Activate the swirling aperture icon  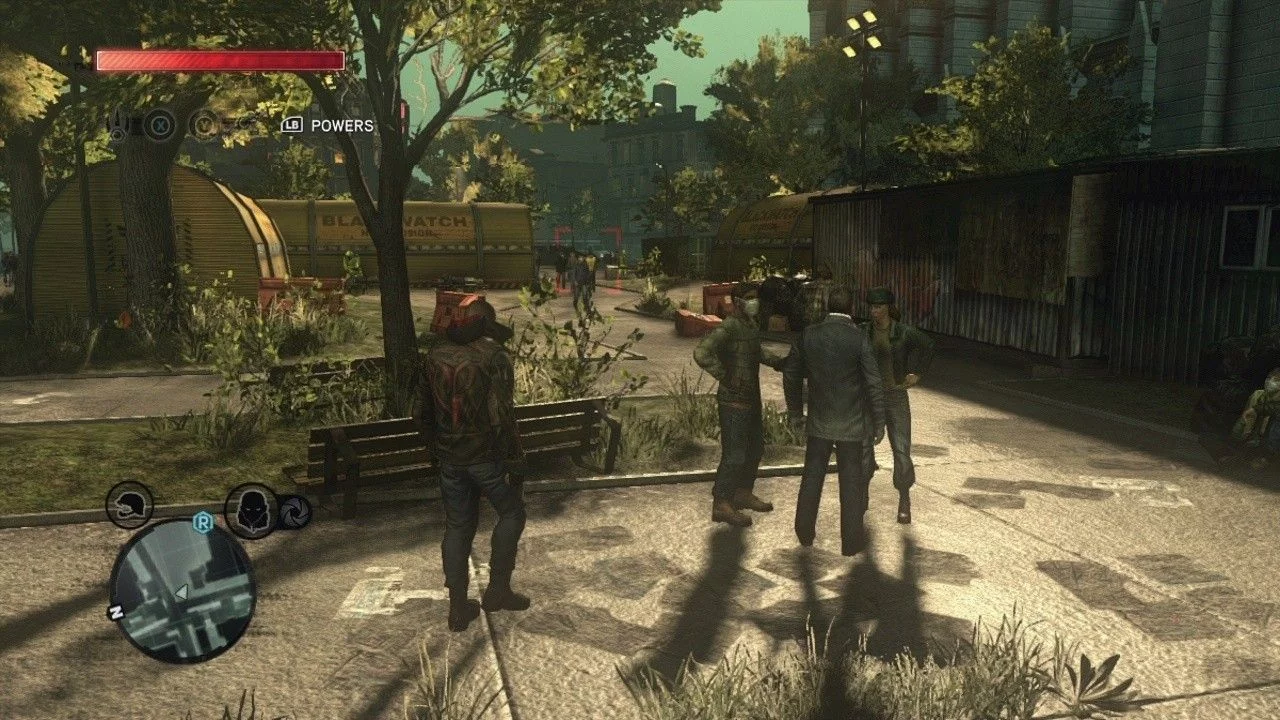(x=295, y=512)
